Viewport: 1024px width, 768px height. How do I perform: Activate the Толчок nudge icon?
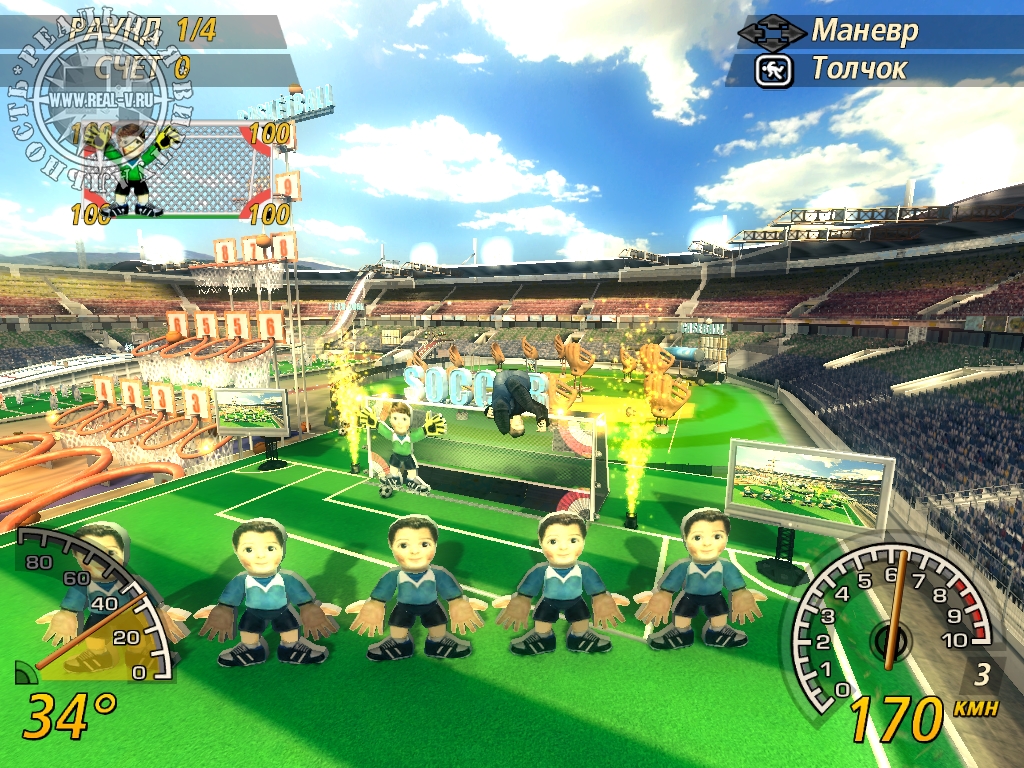coord(773,70)
